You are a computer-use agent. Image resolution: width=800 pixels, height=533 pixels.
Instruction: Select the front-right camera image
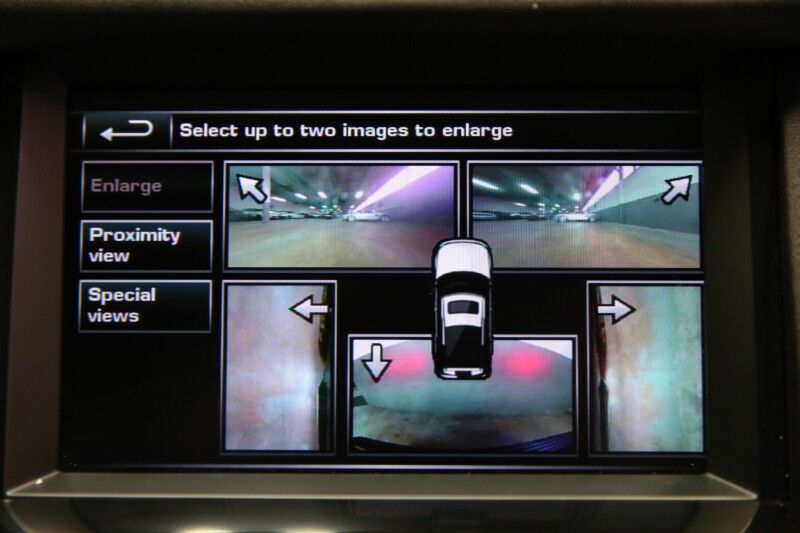point(585,216)
